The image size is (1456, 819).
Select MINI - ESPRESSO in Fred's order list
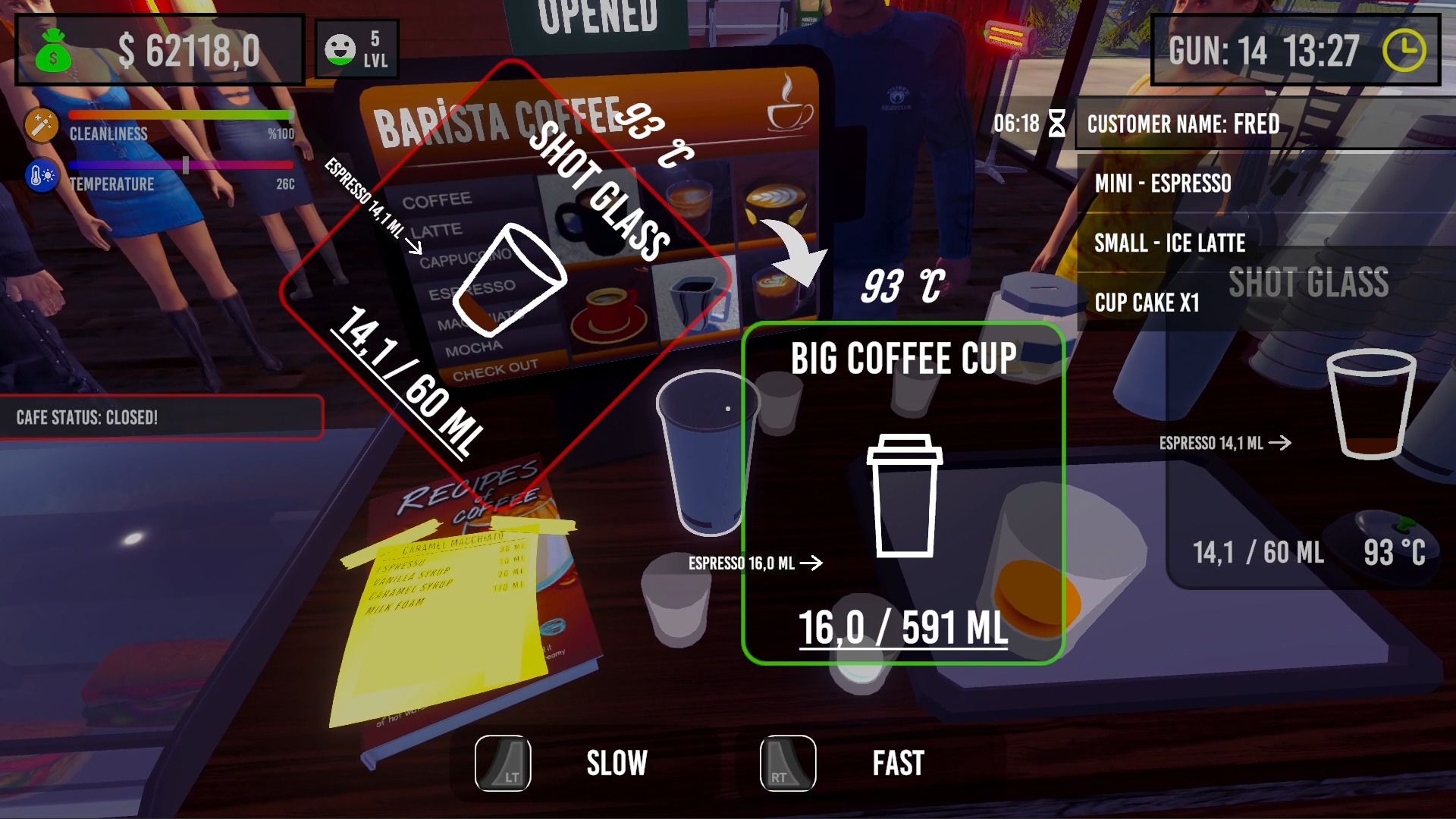[x=1163, y=184]
